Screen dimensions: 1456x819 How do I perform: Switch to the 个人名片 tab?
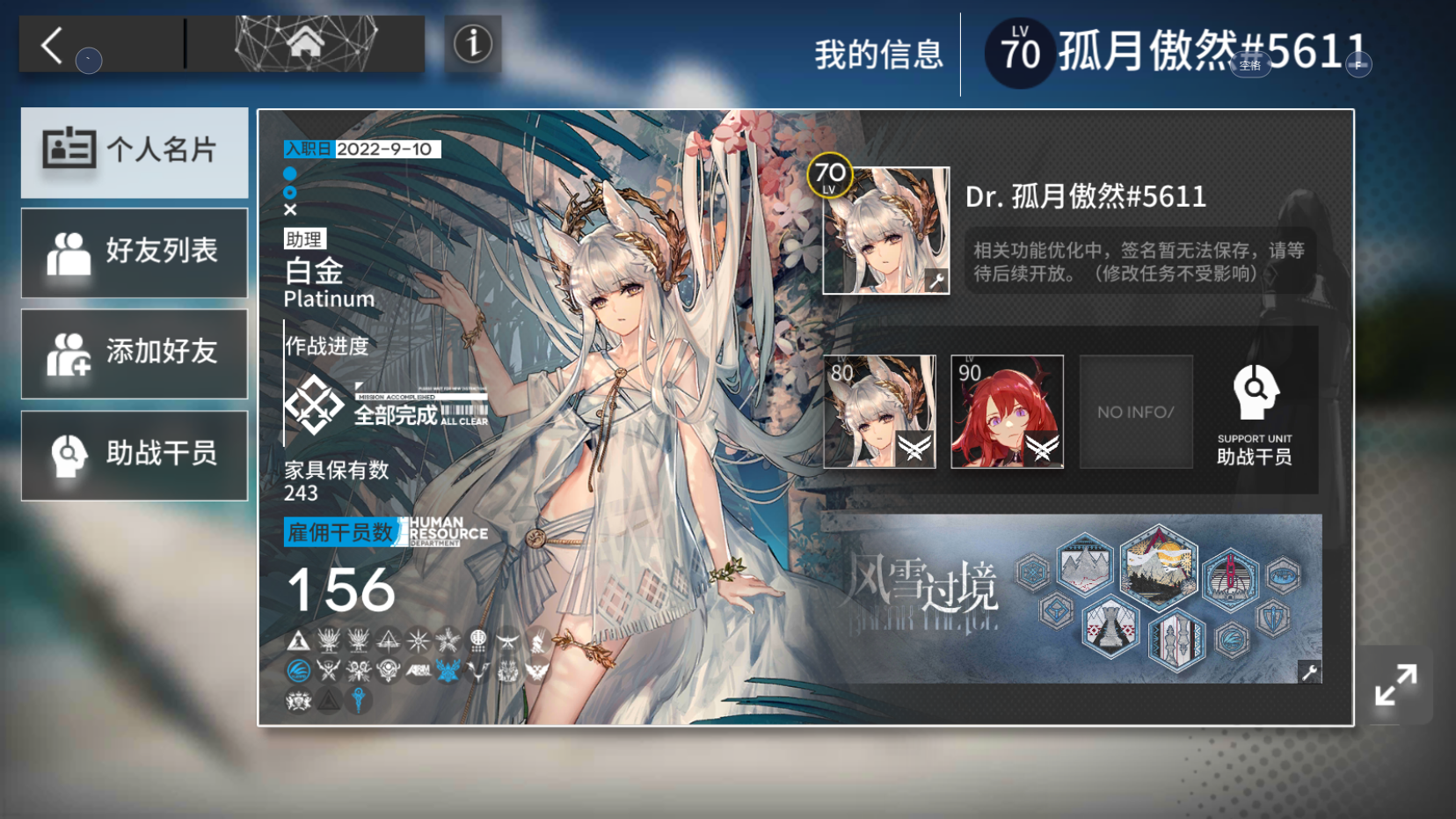(x=135, y=151)
